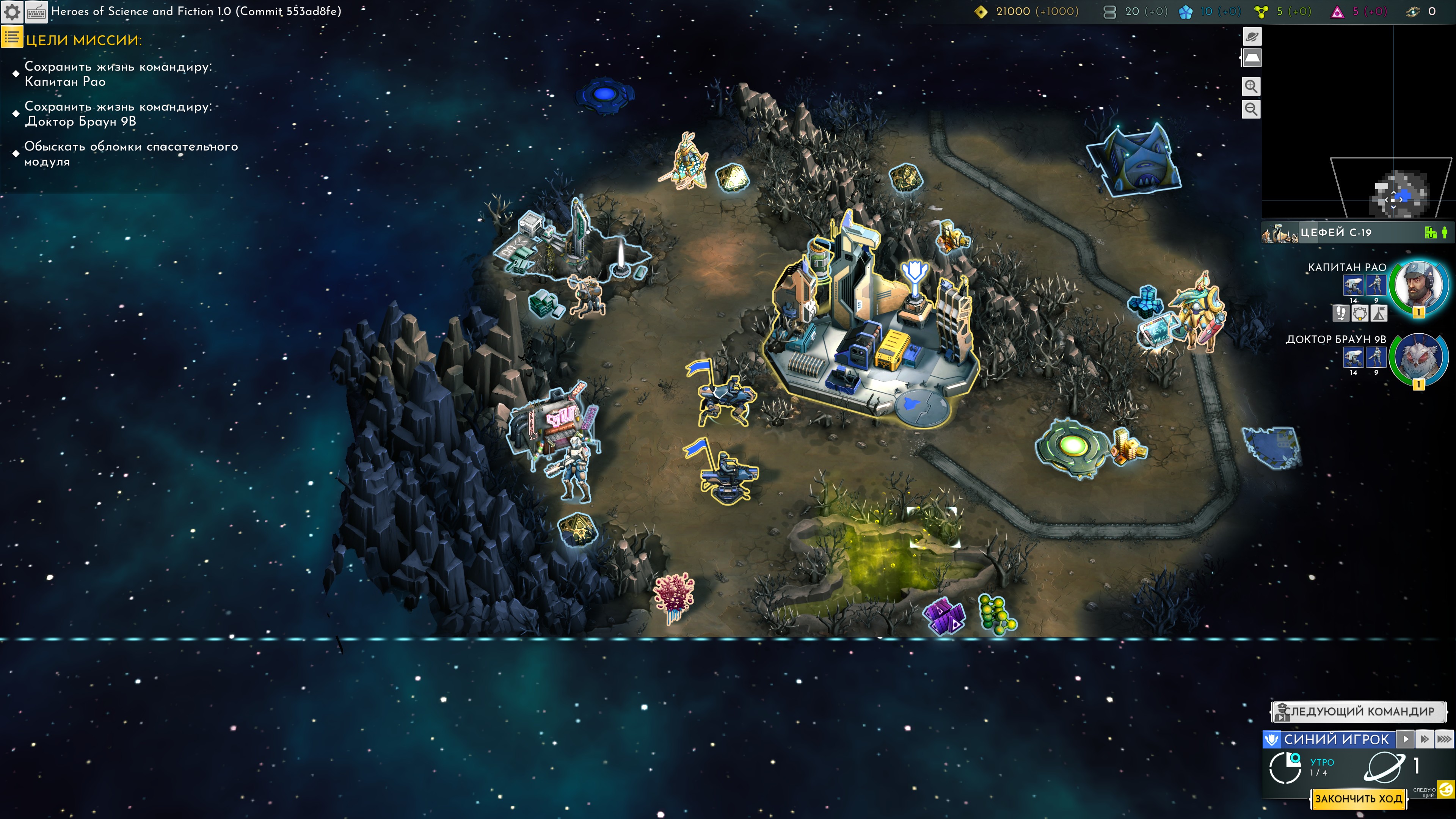Select Капитан Рао commander portrait
1456x819 pixels.
[1418, 286]
